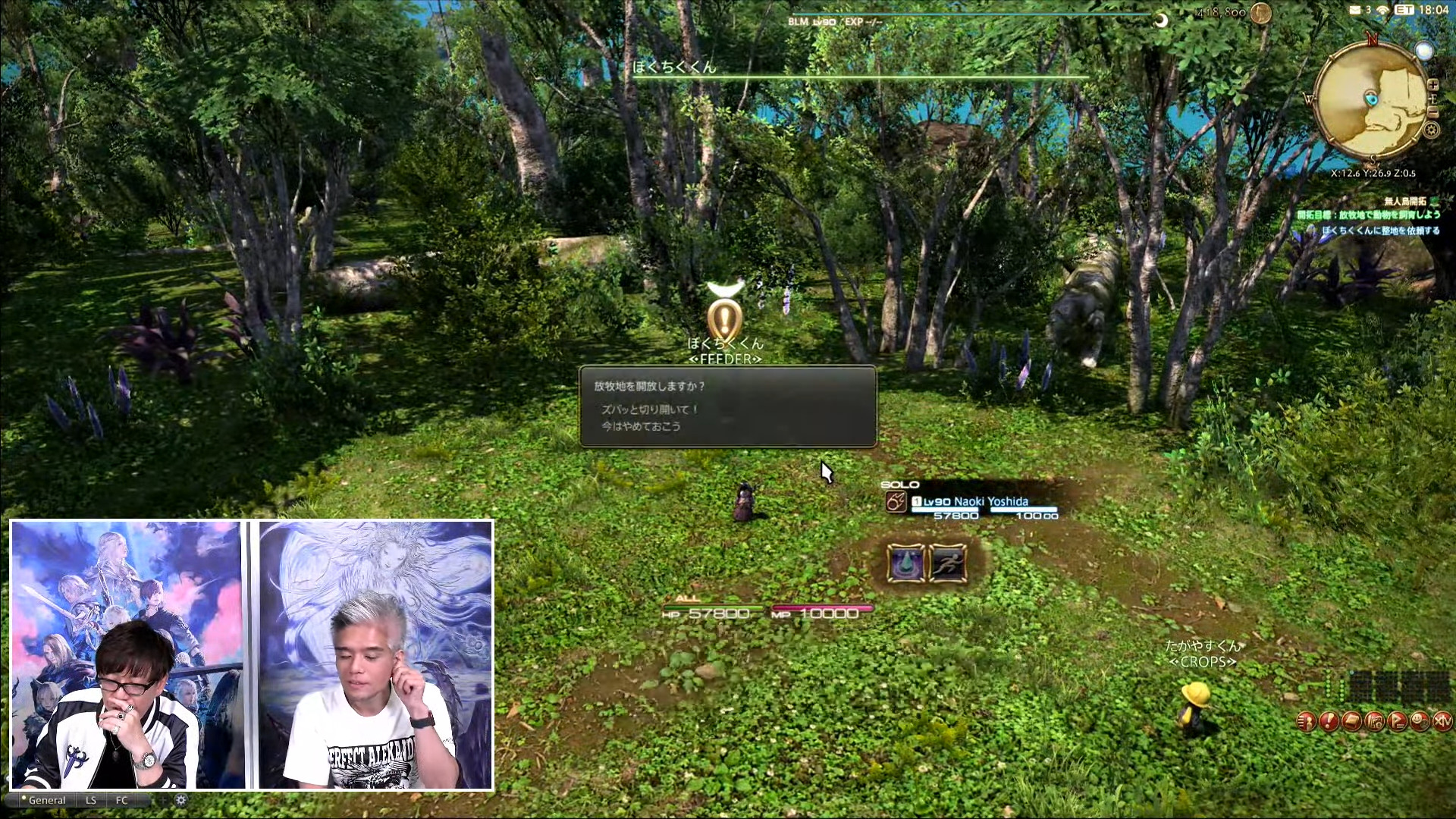The width and height of the screenshot is (1456, 819).
Task: Choose the 今はやめておこう dialogue option
Action: [x=641, y=426]
